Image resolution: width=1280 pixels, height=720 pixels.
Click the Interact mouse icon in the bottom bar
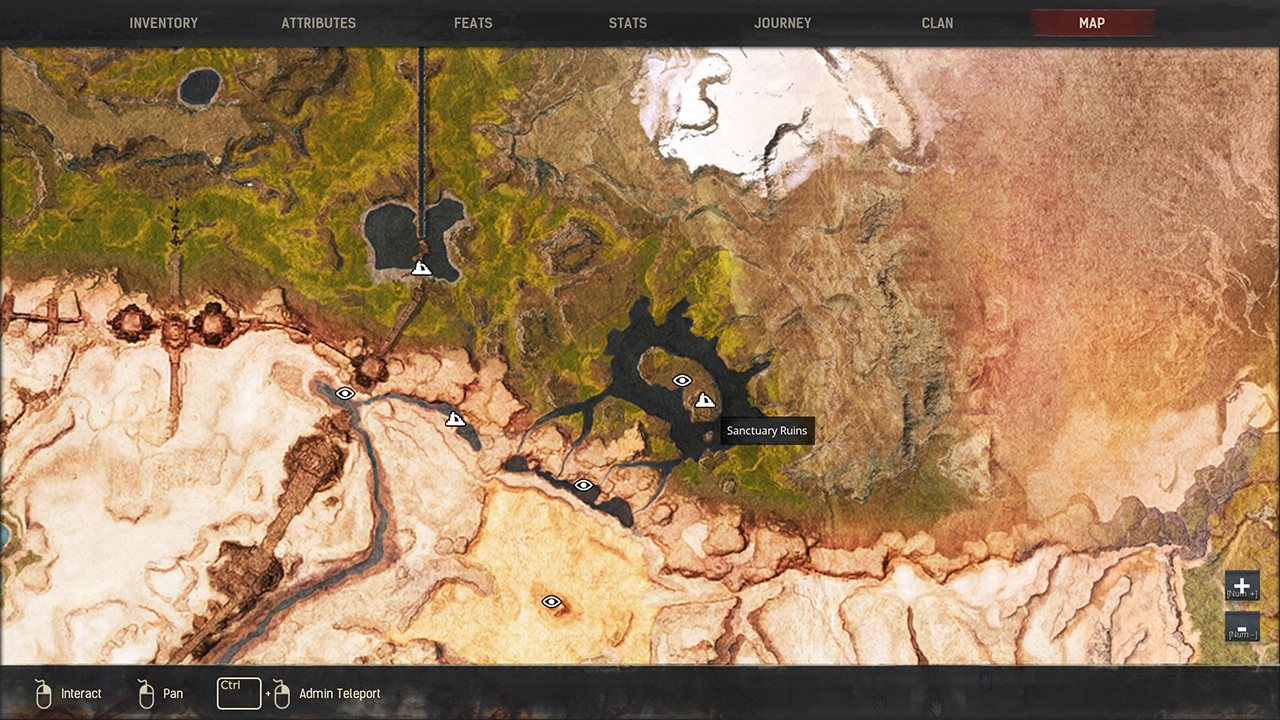click(x=42, y=693)
